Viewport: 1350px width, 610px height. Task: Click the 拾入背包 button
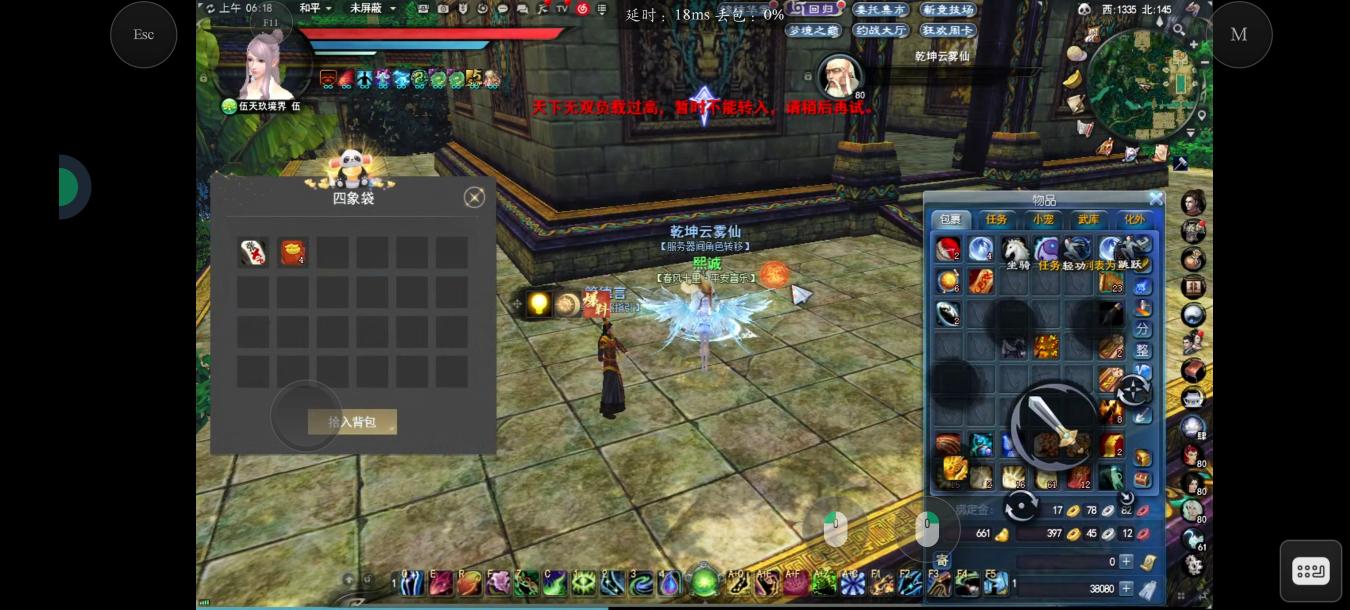point(352,422)
